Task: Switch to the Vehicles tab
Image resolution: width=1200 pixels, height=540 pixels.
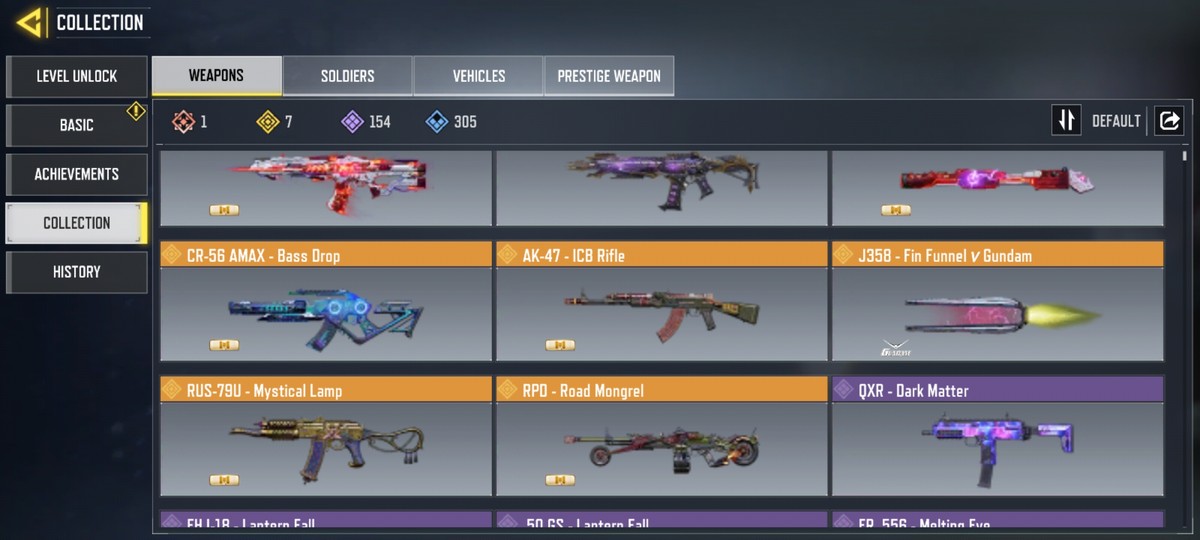Action: pyautogui.click(x=479, y=76)
